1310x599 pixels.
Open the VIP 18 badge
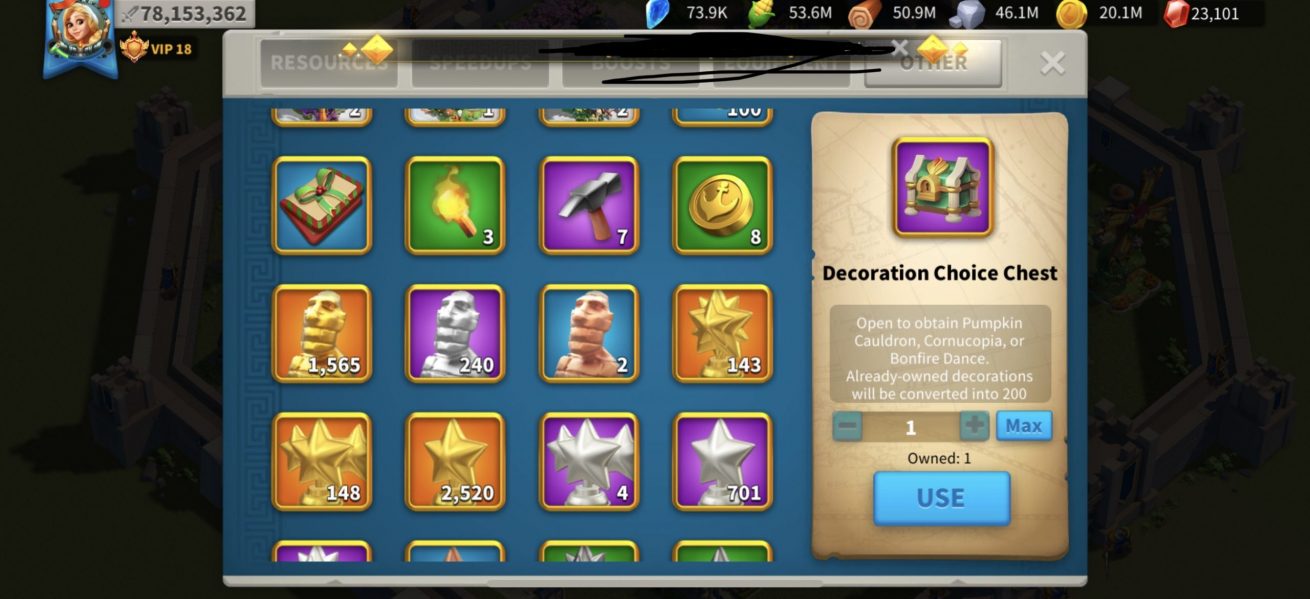point(156,48)
